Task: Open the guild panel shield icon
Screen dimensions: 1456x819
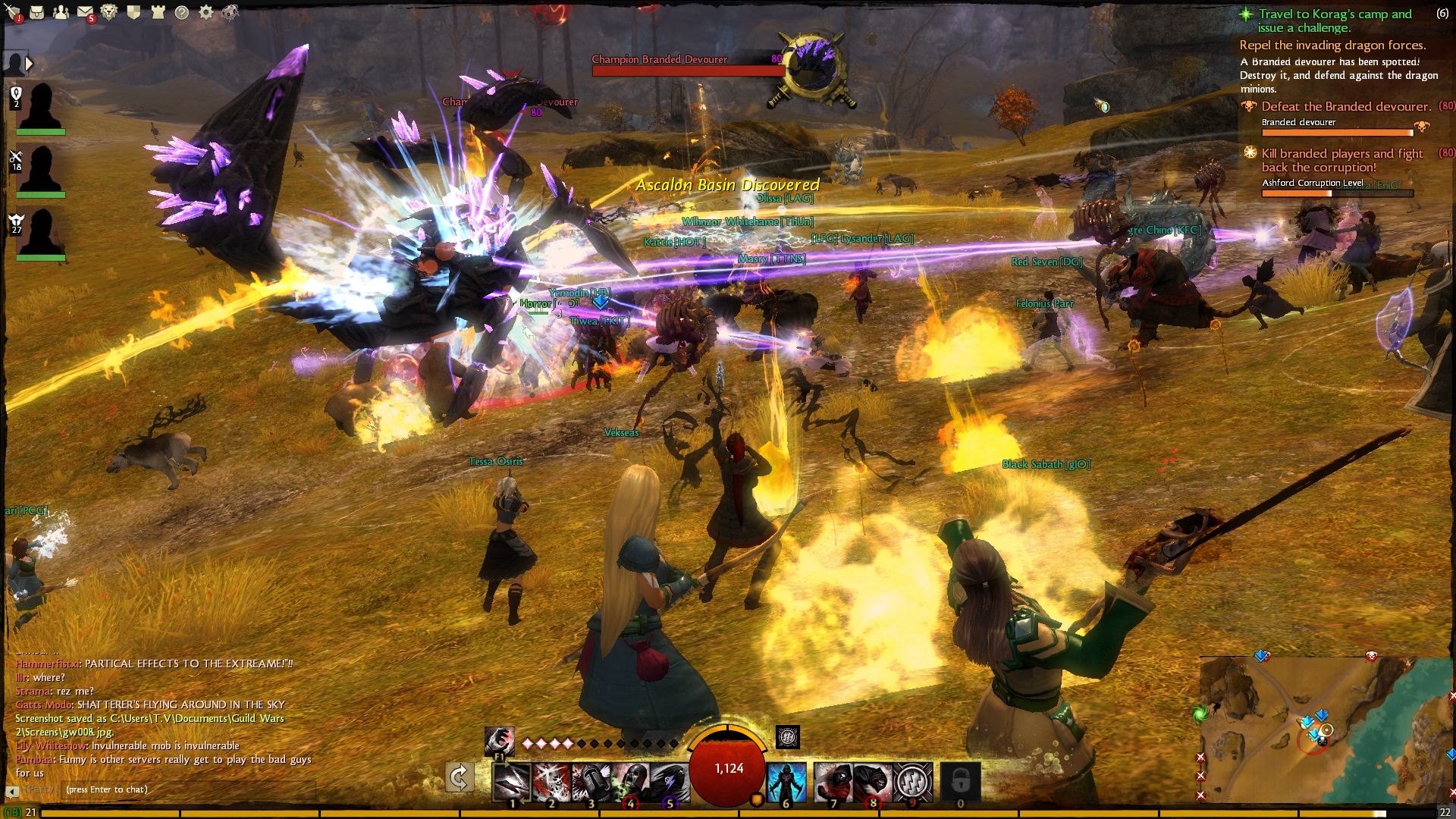Action: coord(133,12)
